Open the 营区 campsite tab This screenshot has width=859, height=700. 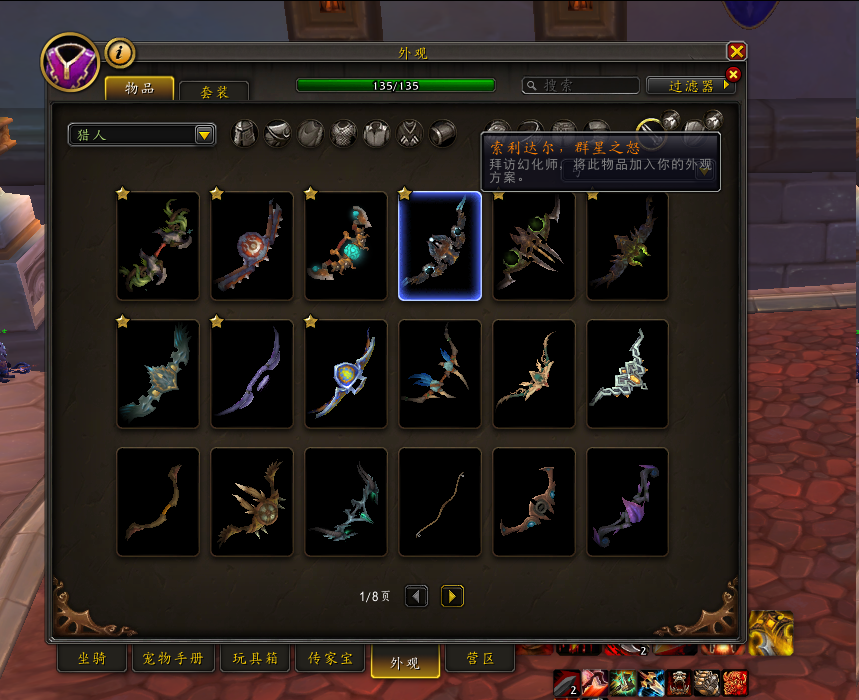click(x=481, y=659)
